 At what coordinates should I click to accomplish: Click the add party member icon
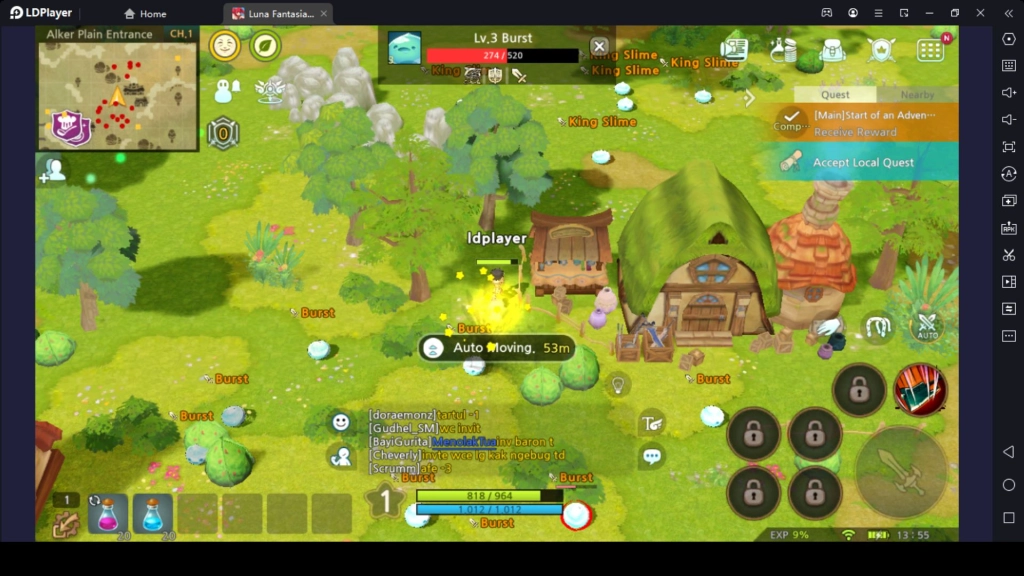52,171
